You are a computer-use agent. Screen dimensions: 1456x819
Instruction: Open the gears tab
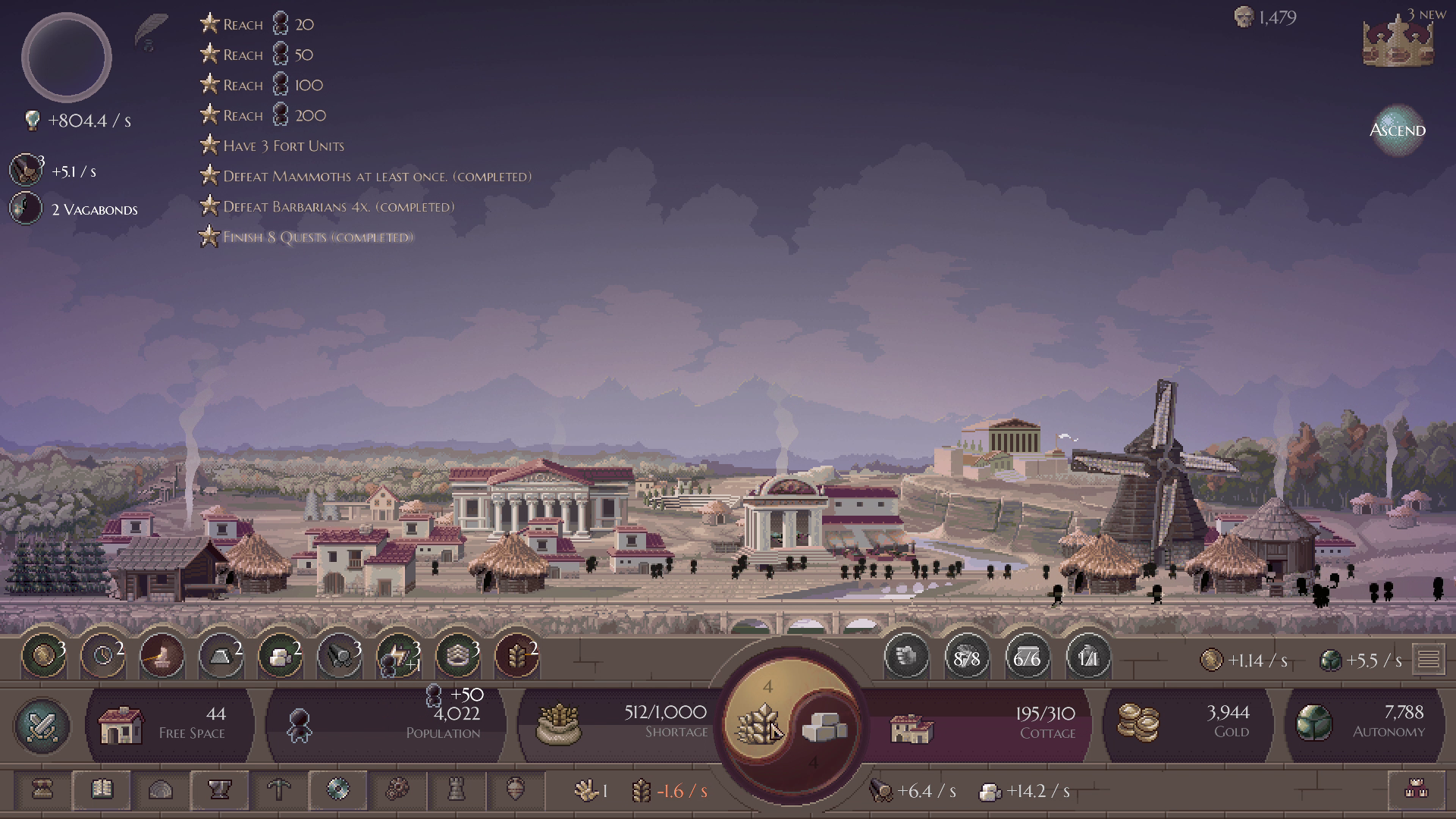(397, 790)
